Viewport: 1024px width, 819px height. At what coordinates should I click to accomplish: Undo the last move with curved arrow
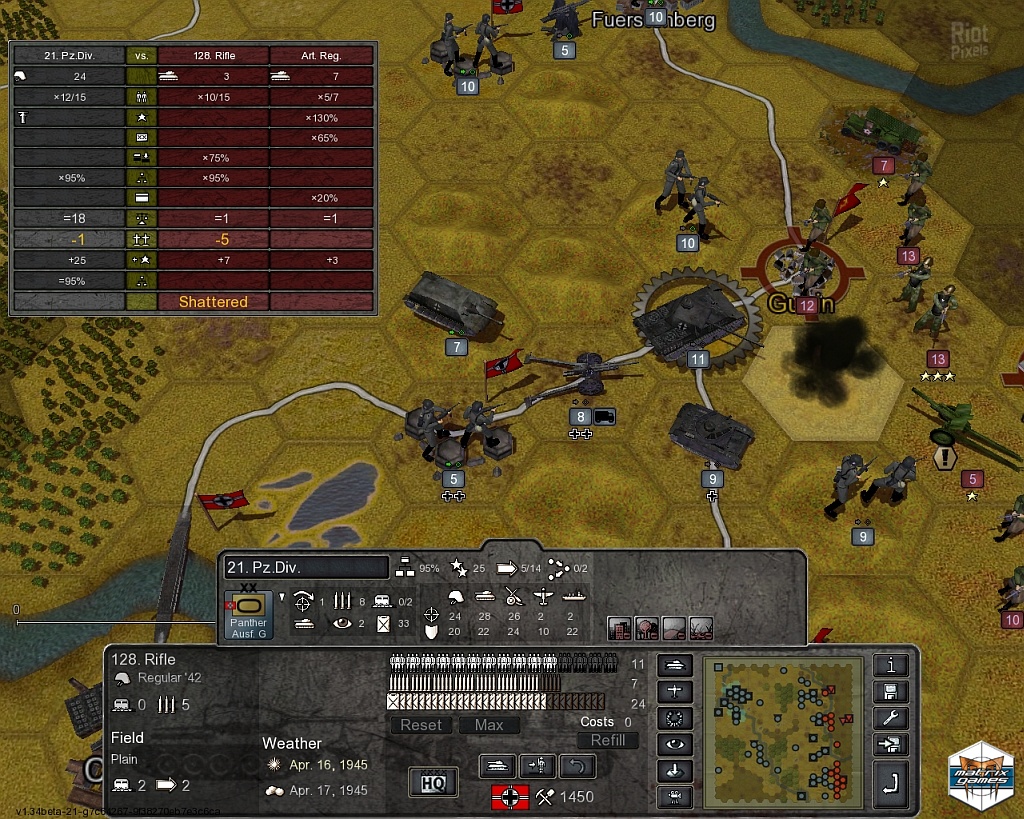pos(577,767)
